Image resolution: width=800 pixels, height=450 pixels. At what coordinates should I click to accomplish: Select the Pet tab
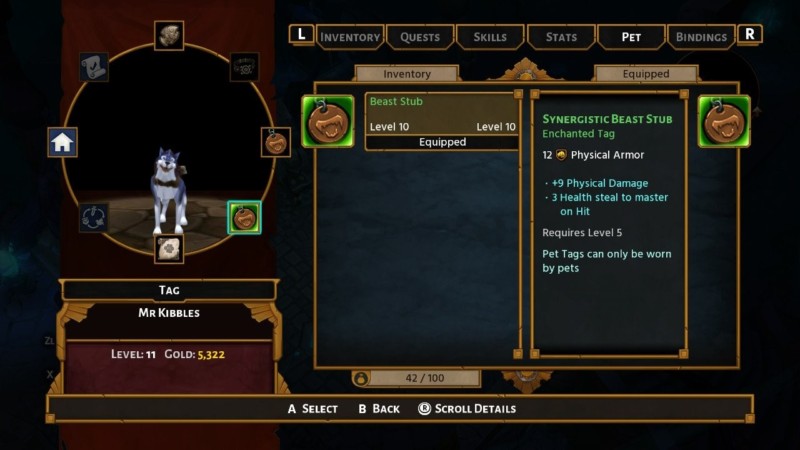pos(631,37)
